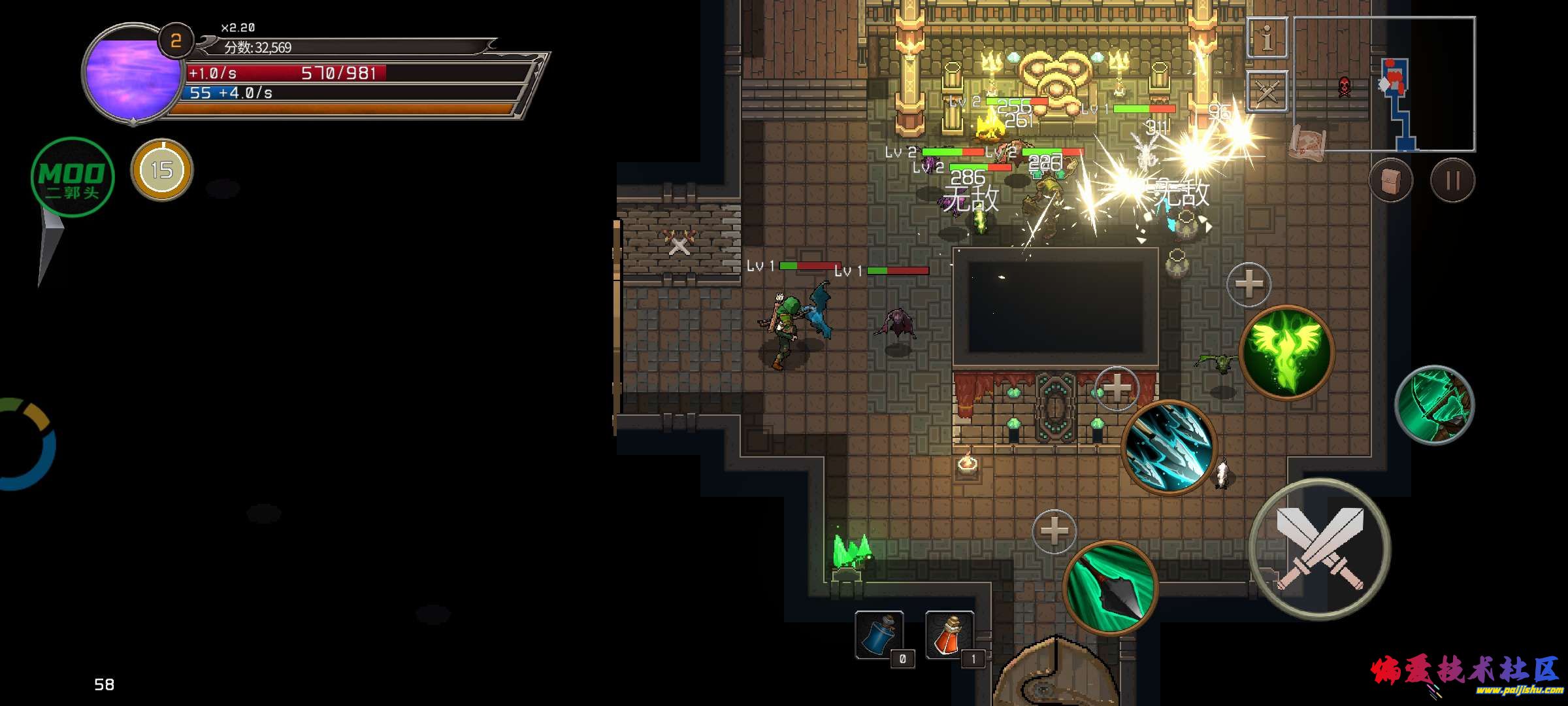Screen dimensions: 1568x706
Task: Tap the green MOD menu badge
Action: tap(73, 177)
